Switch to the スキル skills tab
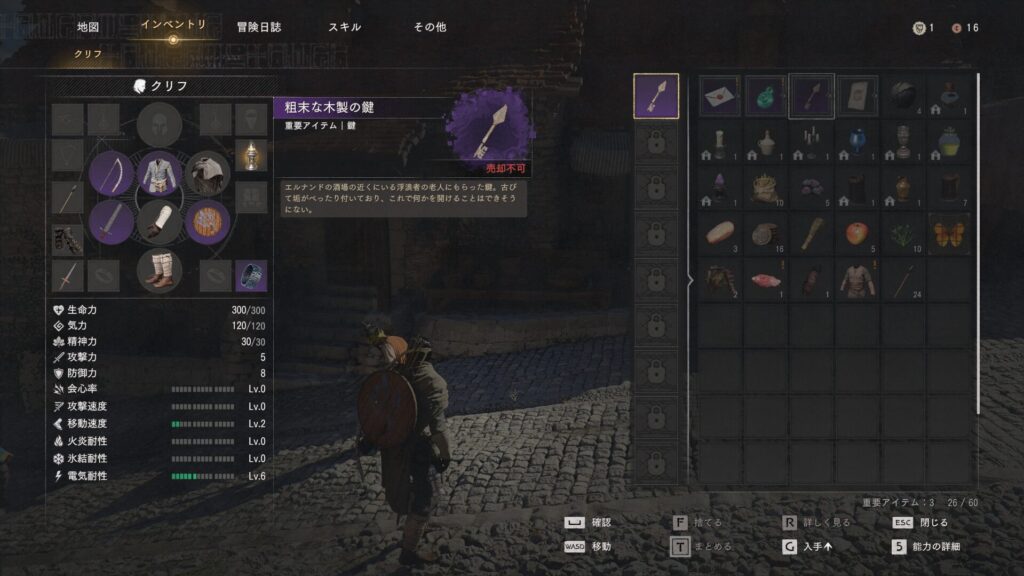The width and height of the screenshot is (1024, 576). 344,27
